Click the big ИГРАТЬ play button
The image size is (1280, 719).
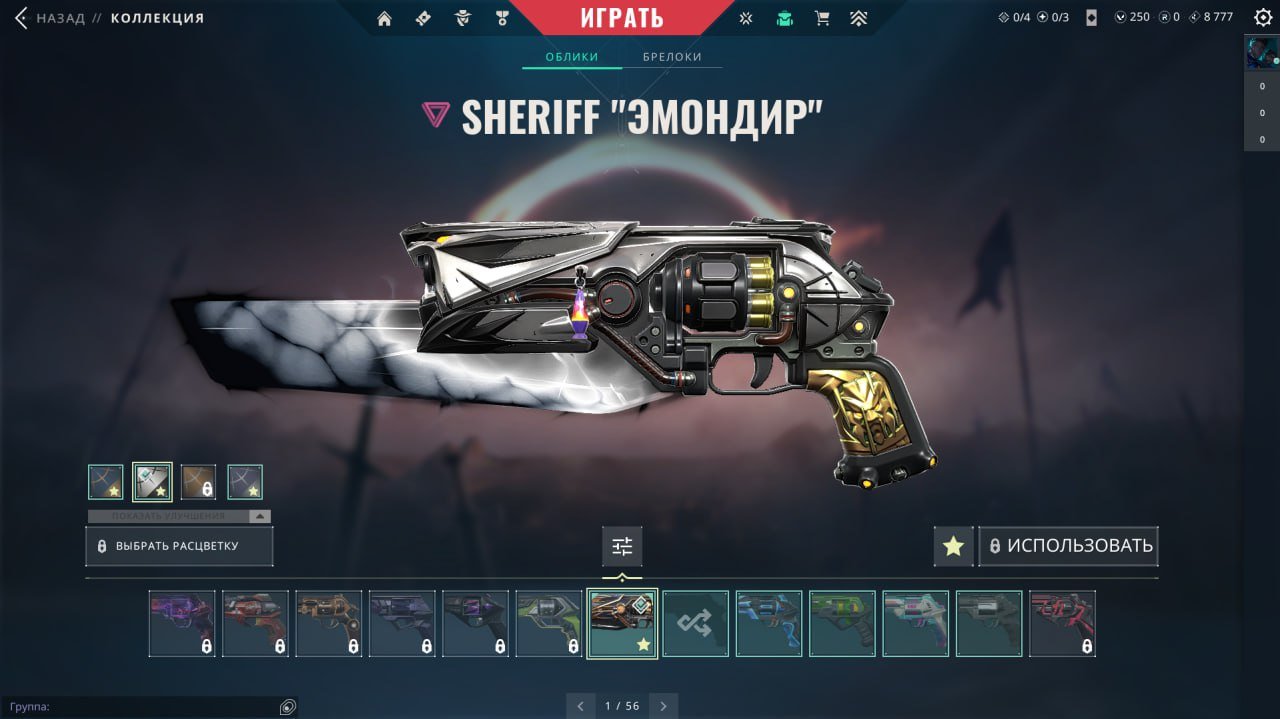[621, 17]
